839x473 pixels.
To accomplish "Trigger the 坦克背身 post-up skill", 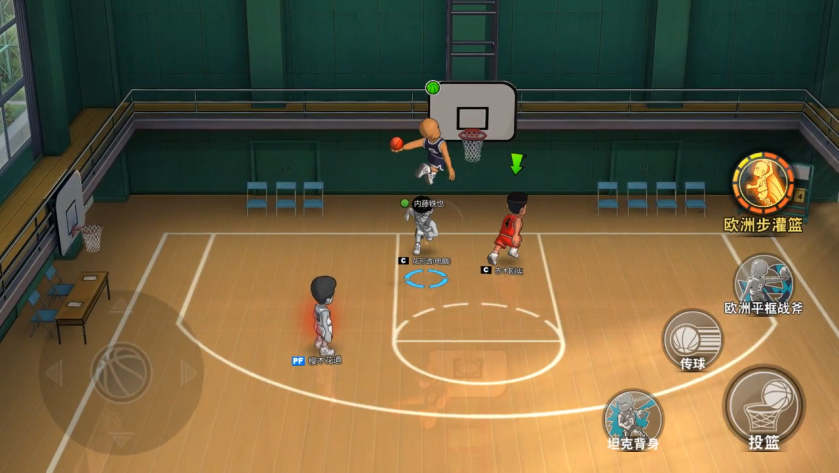I will 632,414.
